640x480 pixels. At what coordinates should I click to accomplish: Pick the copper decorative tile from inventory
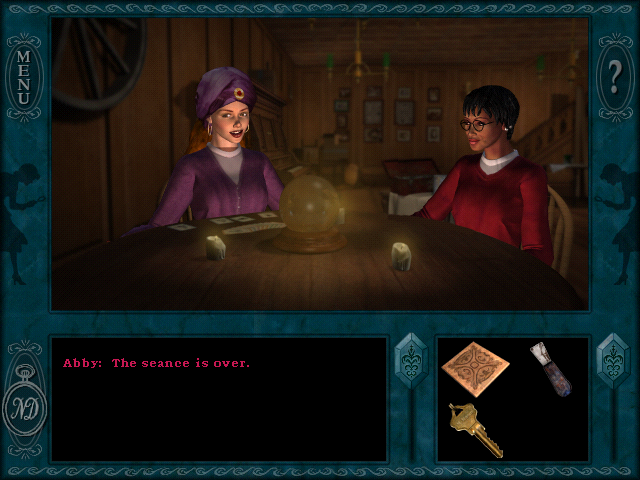coord(475,368)
